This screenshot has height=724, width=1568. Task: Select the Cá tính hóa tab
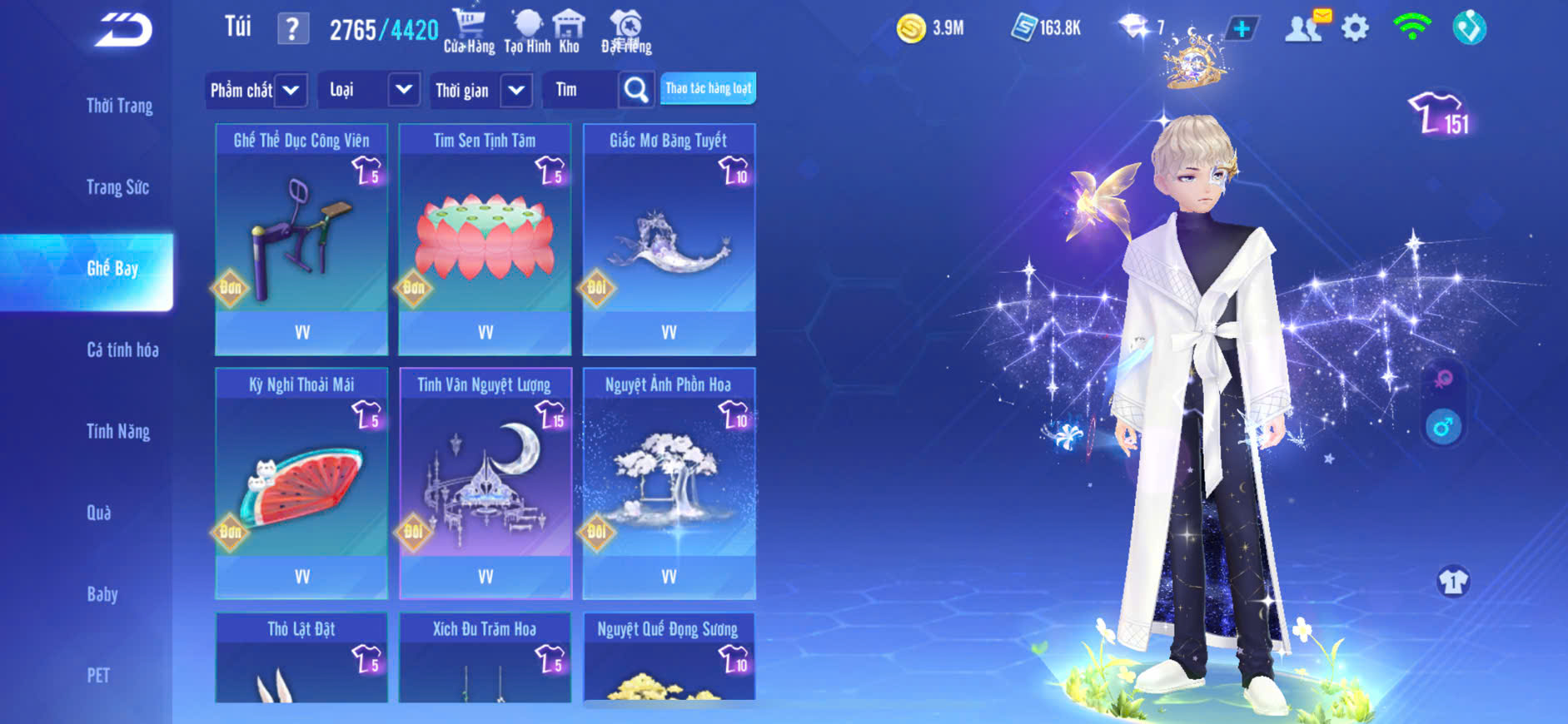(x=122, y=350)
